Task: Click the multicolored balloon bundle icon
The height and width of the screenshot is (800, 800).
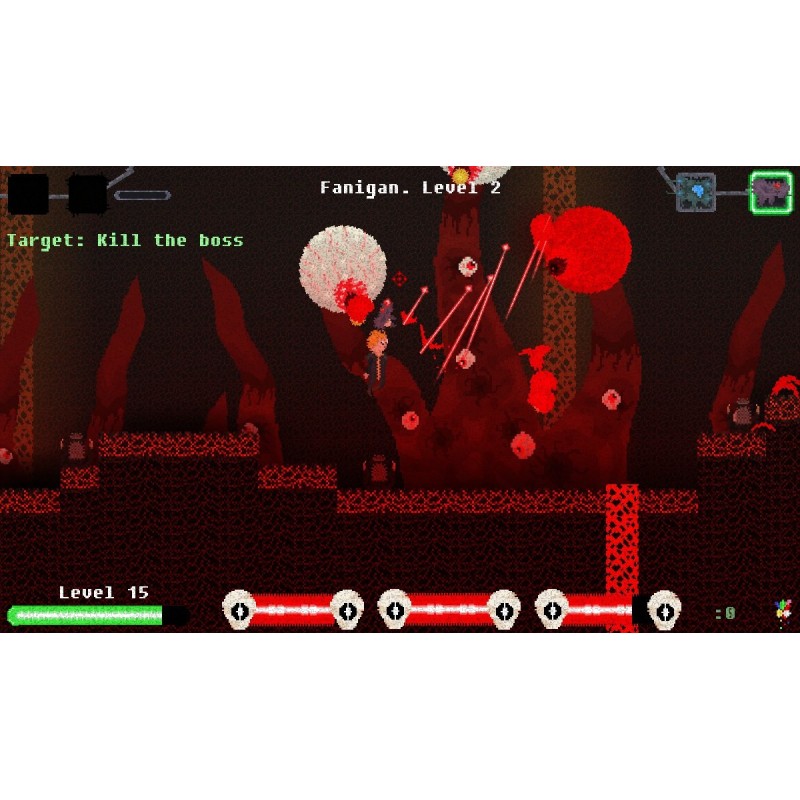Action: pos(782,610)
